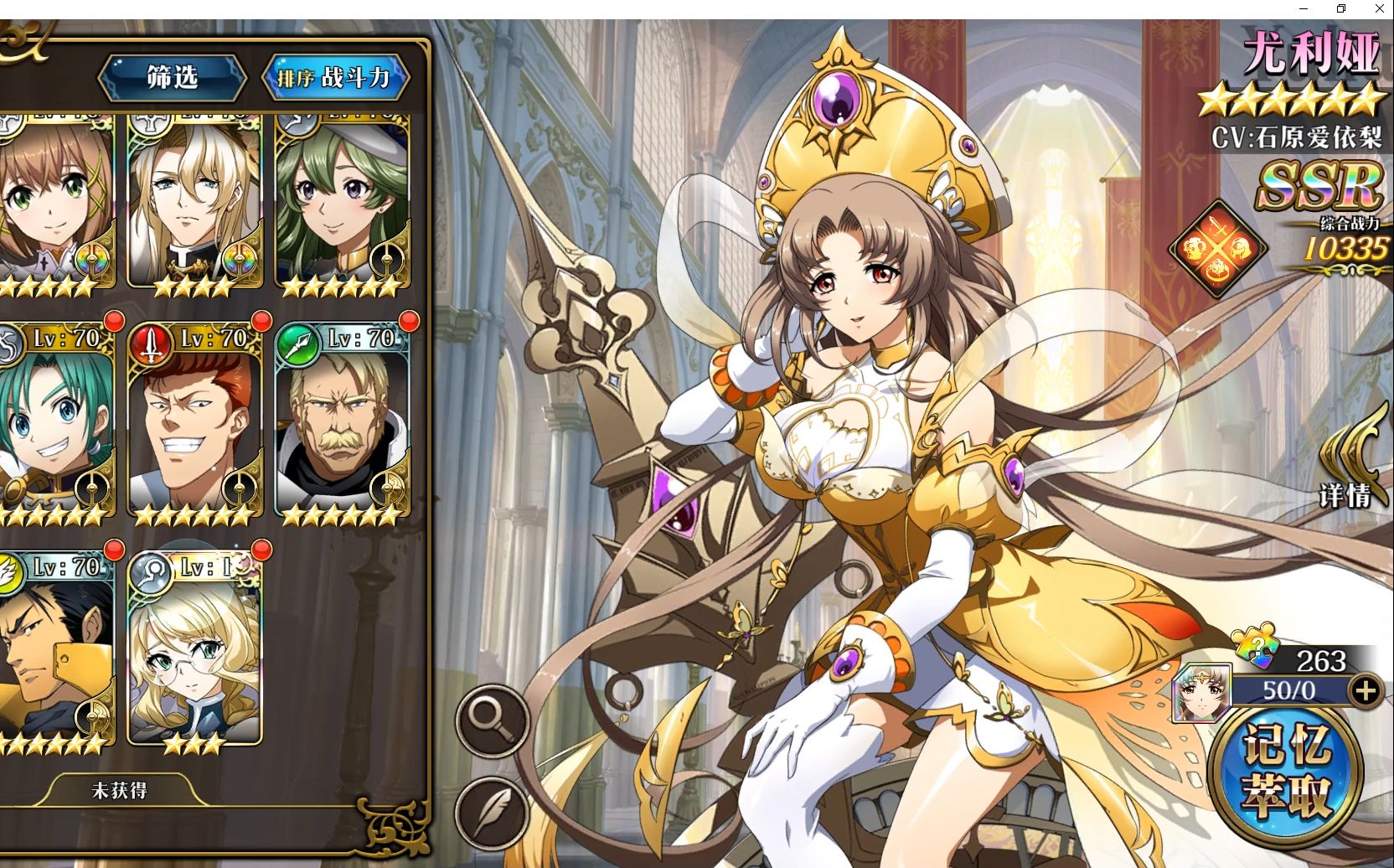
Task: Change the 排序 战斗力 sort order
Action: point(335,78)
